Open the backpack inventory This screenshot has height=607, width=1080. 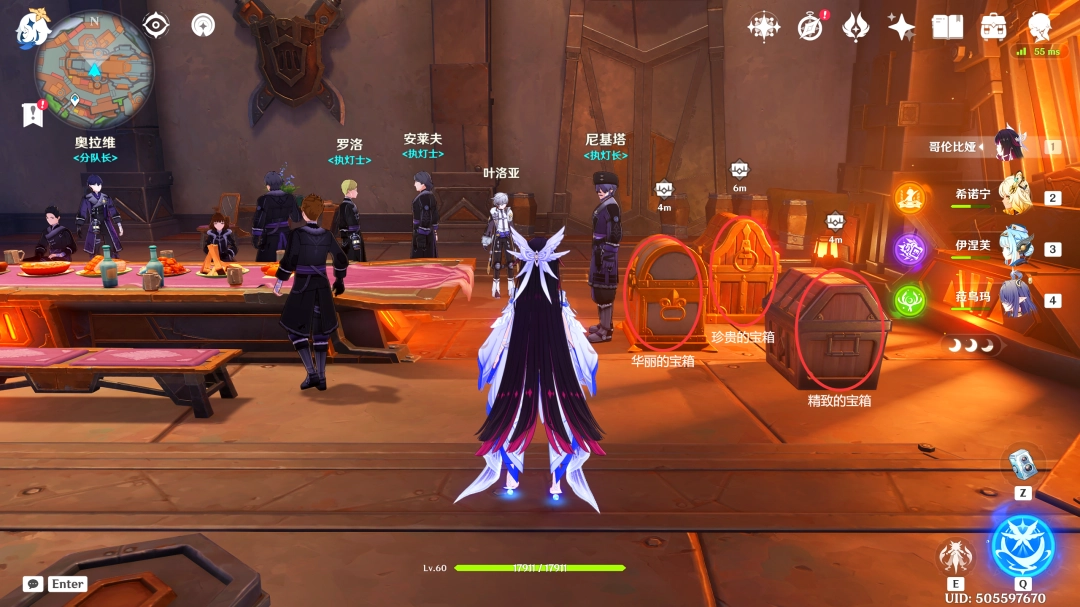(x=993, y=27)
